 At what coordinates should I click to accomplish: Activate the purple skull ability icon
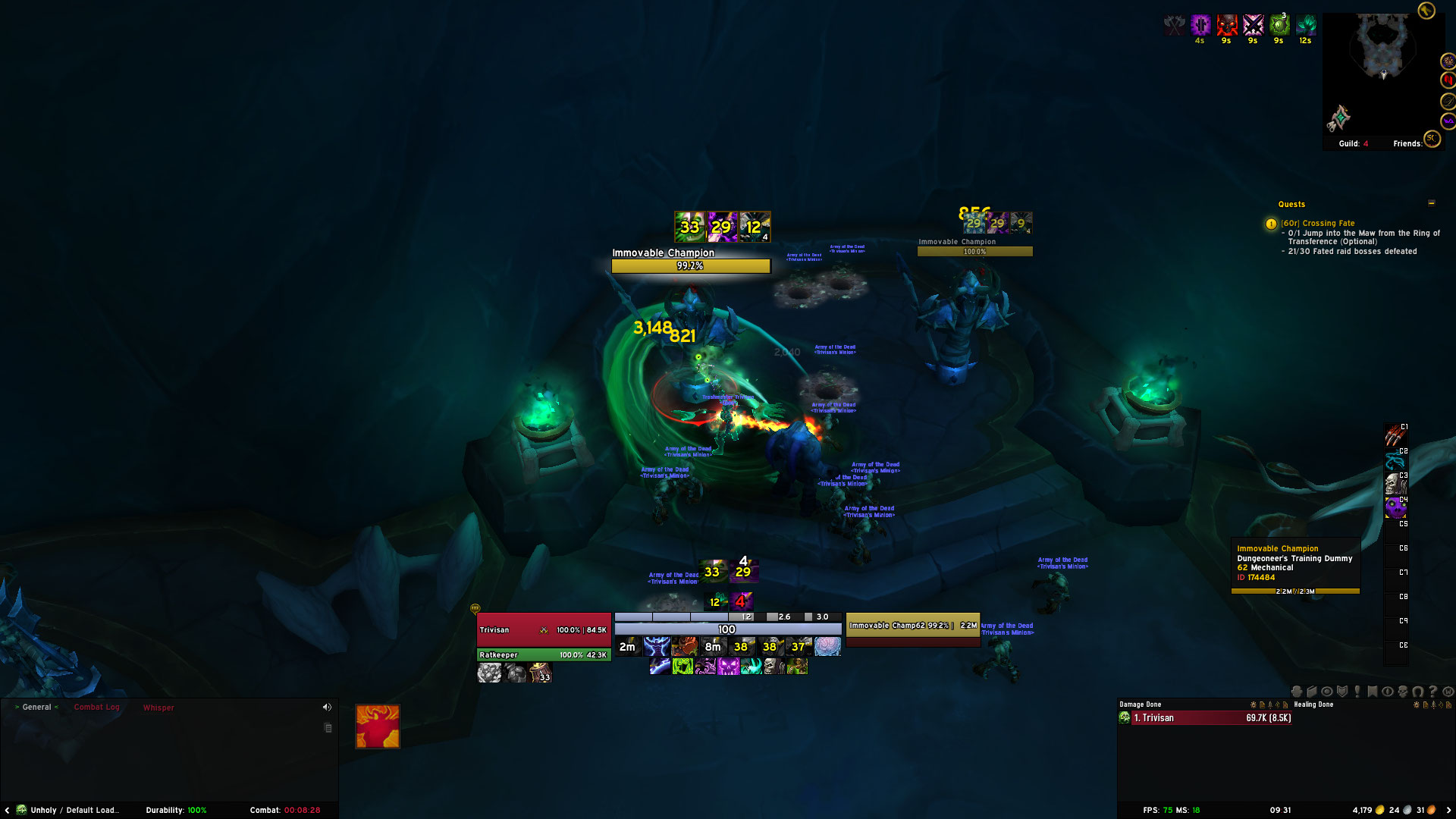point(728,667)
